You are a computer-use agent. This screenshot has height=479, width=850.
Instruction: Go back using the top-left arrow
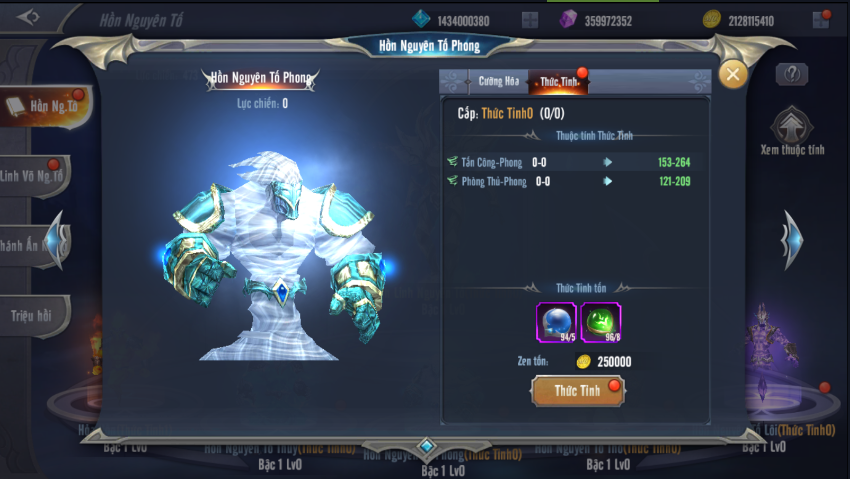28,17
